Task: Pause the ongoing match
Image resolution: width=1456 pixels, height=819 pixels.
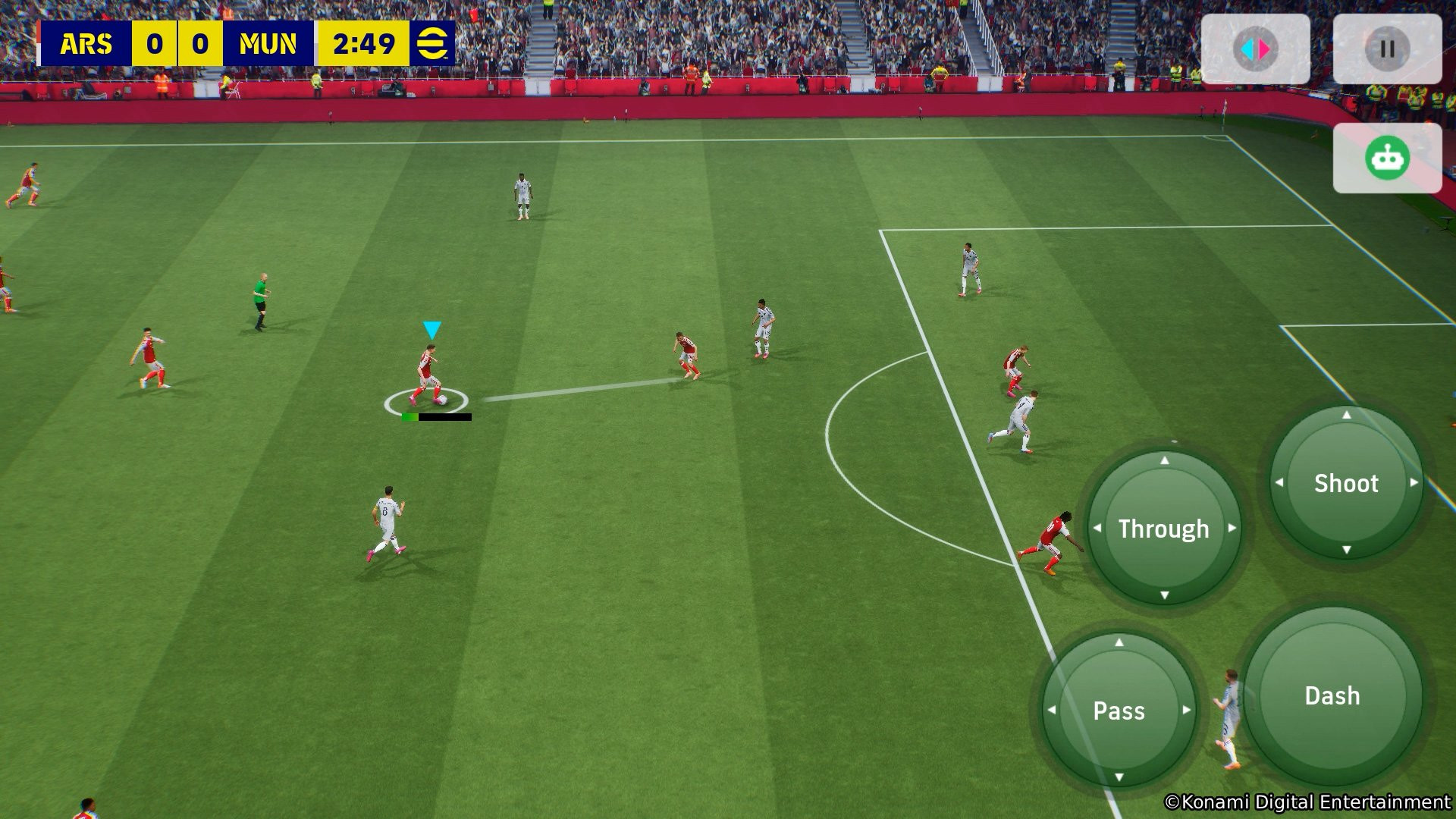Action: (x=1387, y=47)
